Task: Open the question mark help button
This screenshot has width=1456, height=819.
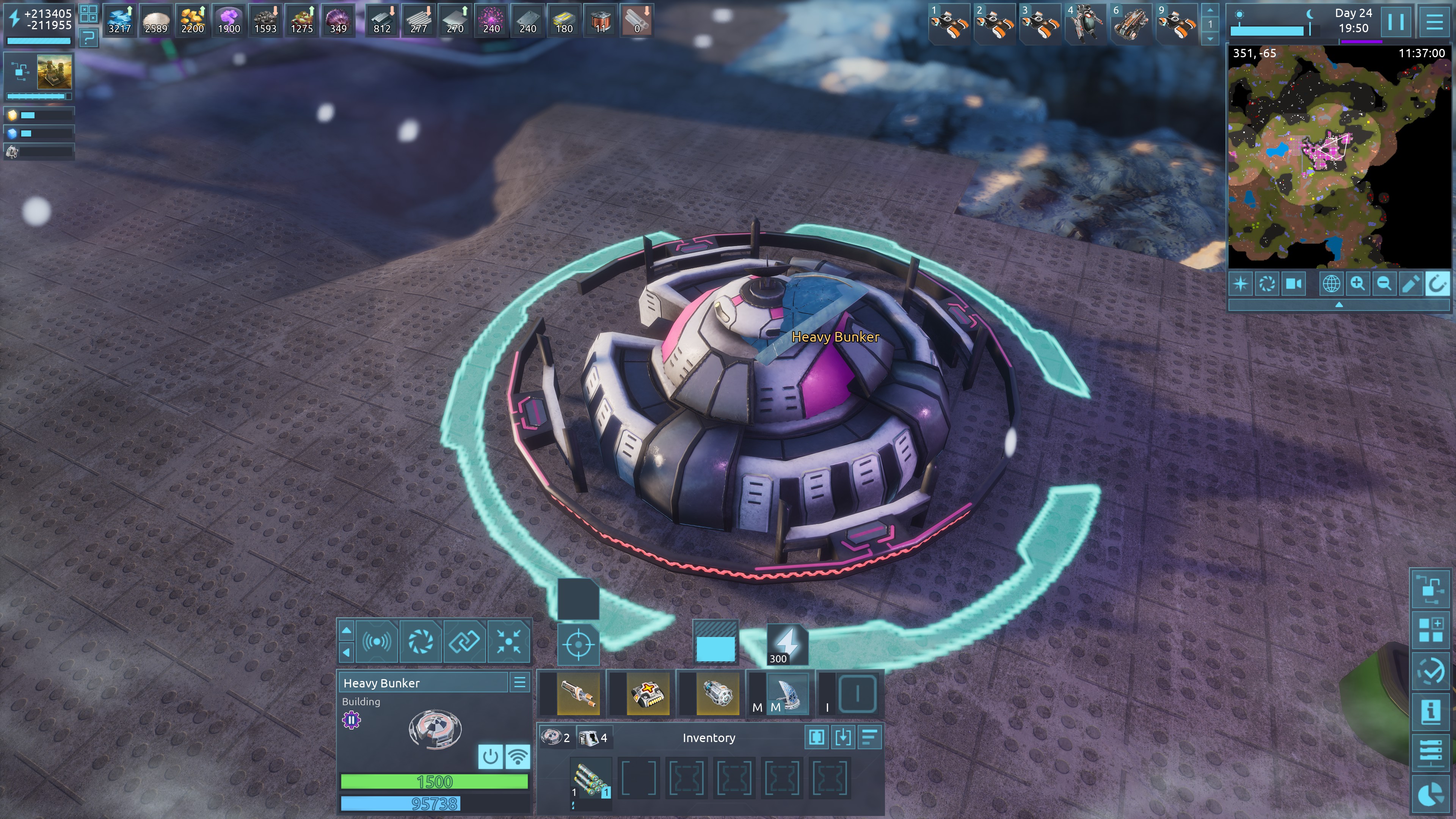Action: 88,38
